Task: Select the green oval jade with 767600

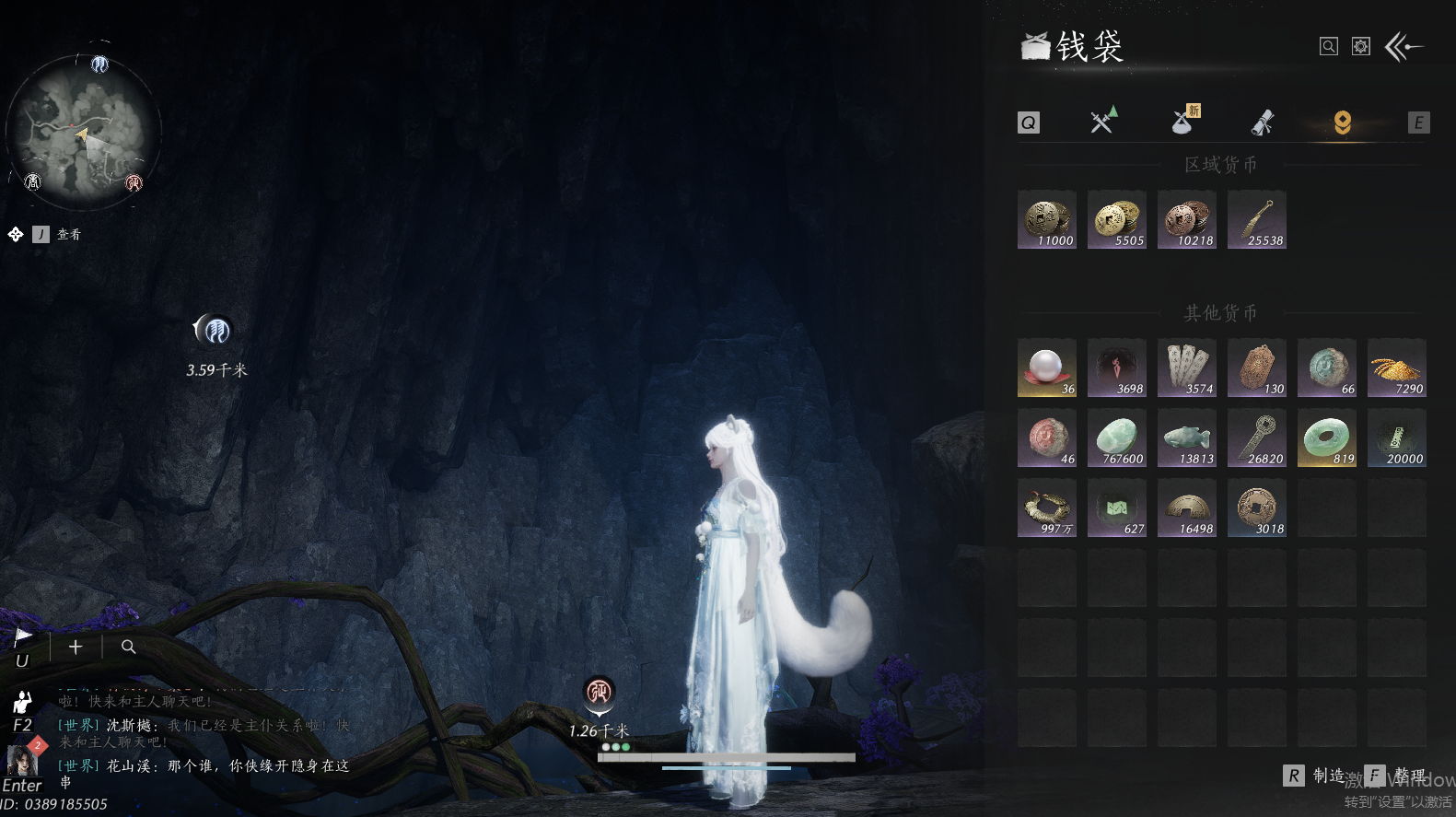Action: [x=1117, y=438]
